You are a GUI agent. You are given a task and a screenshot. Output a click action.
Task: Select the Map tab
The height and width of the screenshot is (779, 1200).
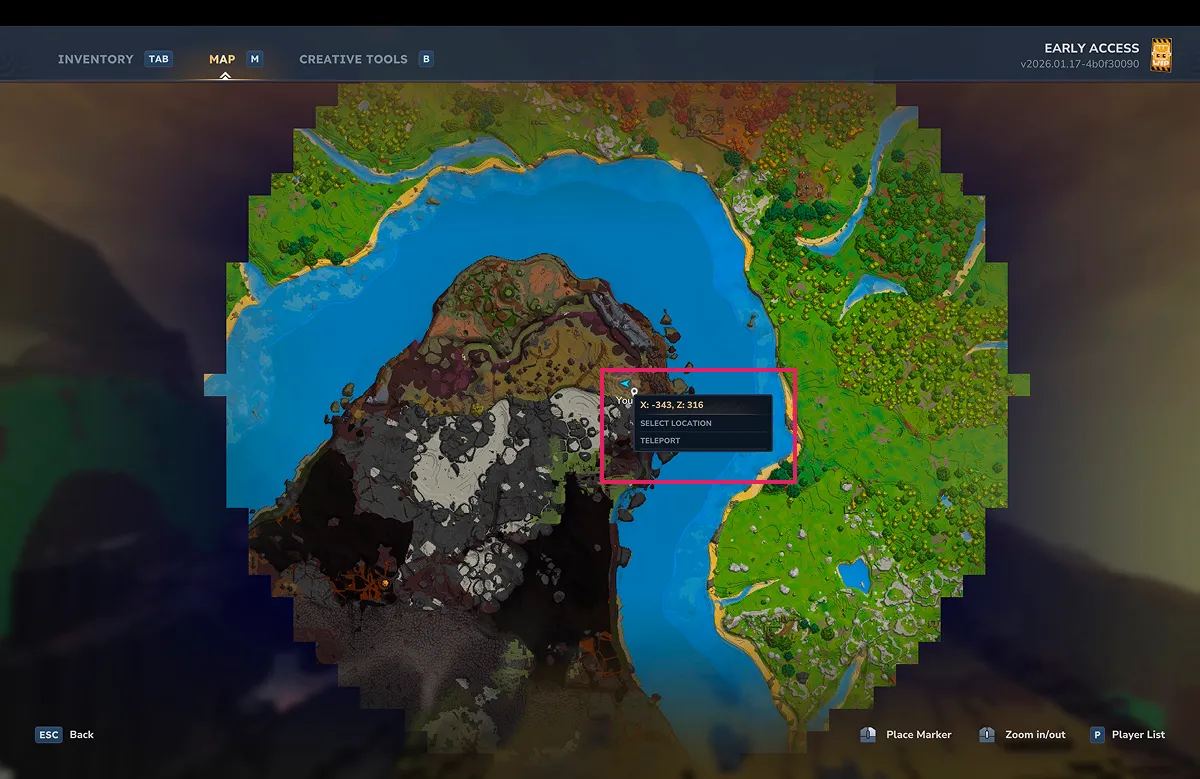pos(222,59)
